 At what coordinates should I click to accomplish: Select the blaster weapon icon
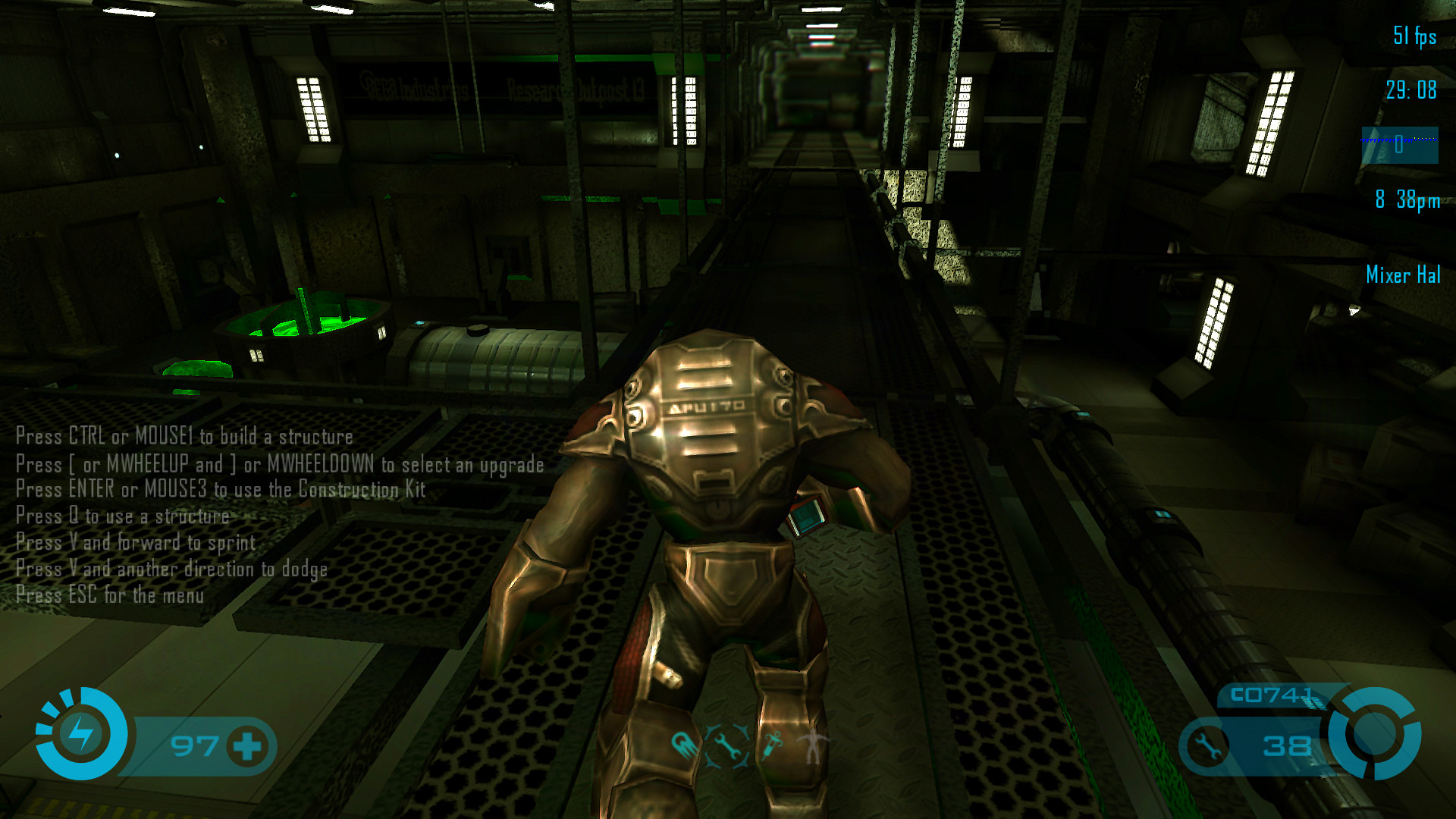685,744
